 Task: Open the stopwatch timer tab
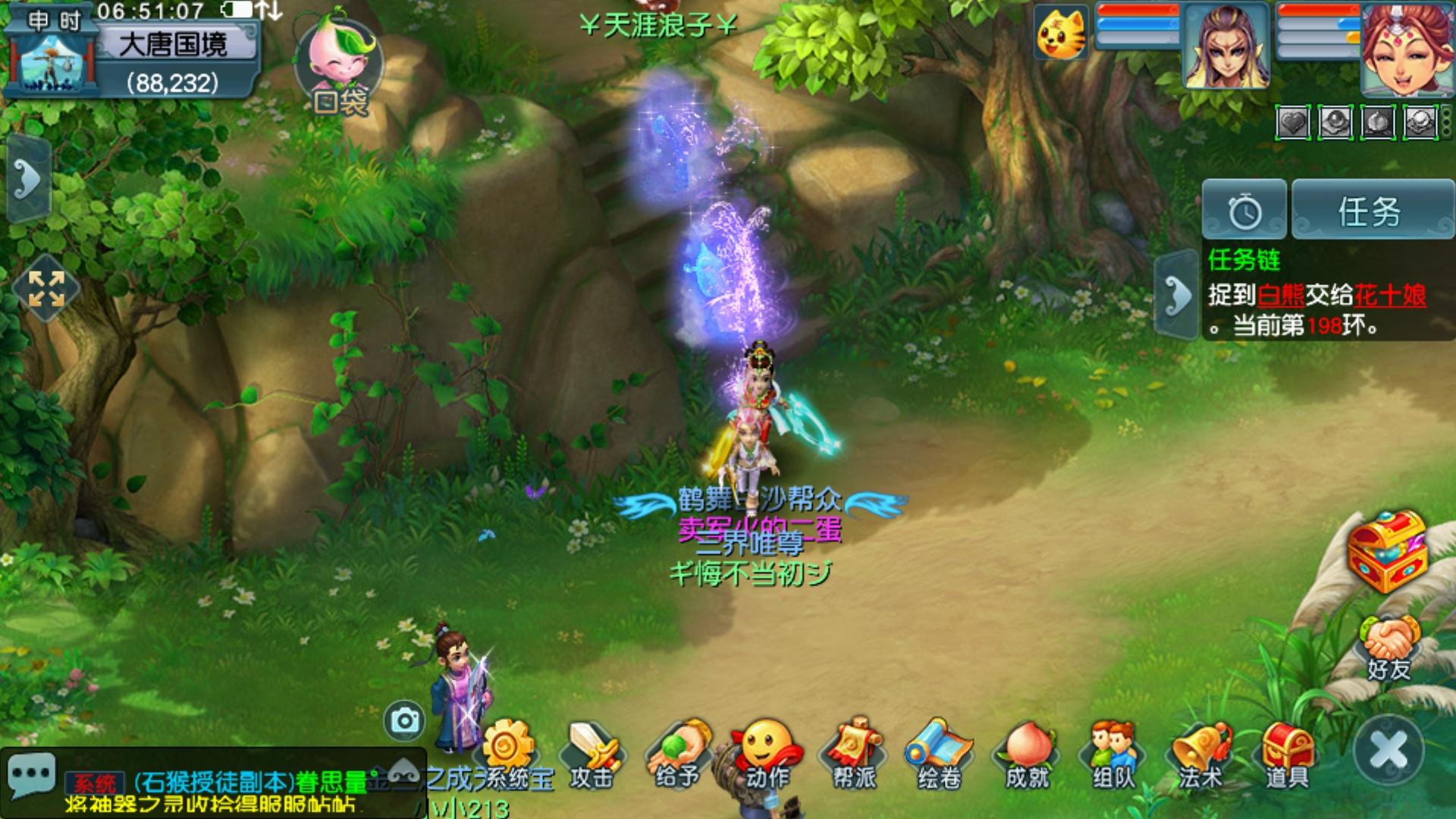tap(1244, 211)
